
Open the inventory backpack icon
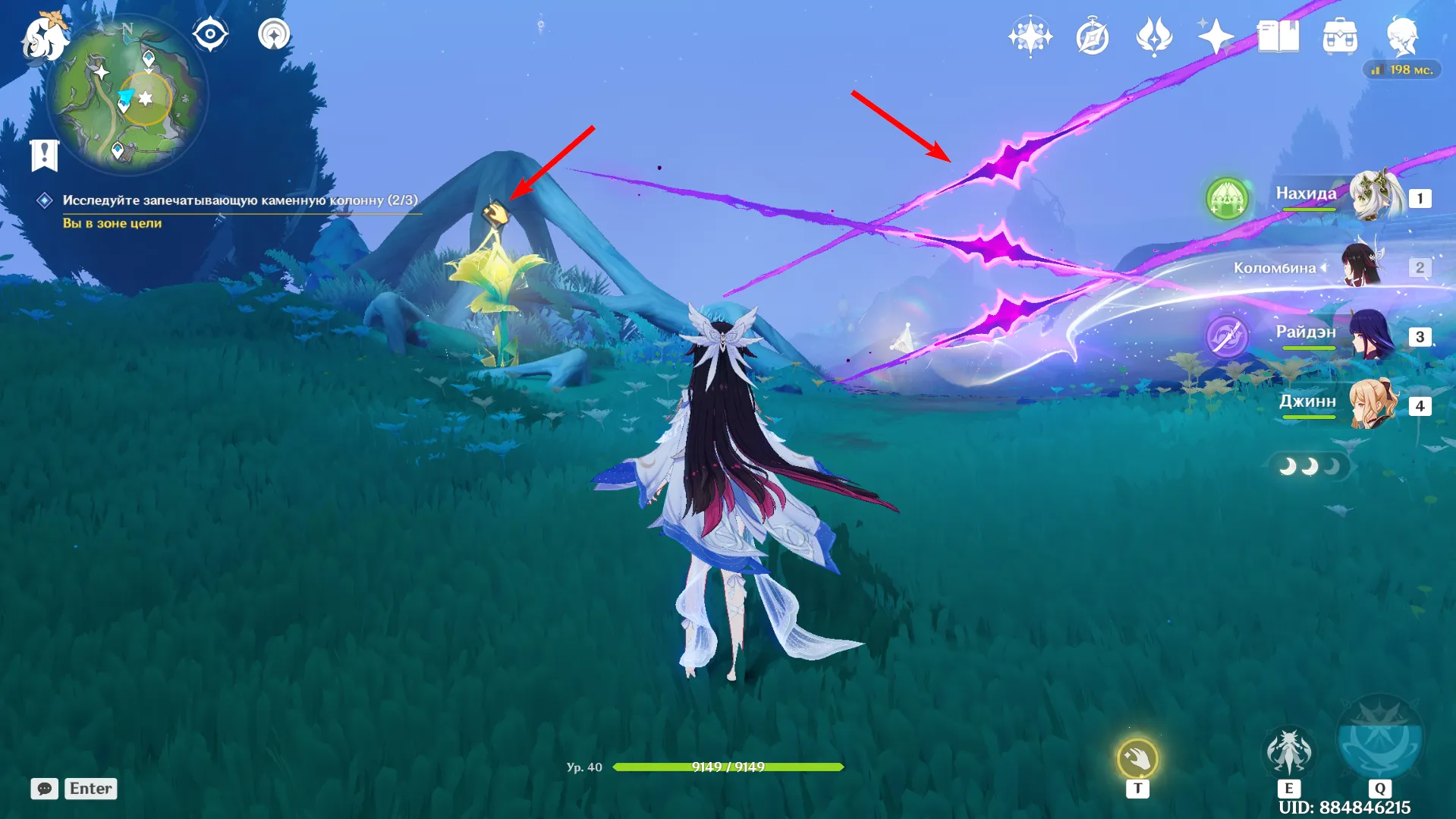pyautogui.click(x=1341, y=35)
